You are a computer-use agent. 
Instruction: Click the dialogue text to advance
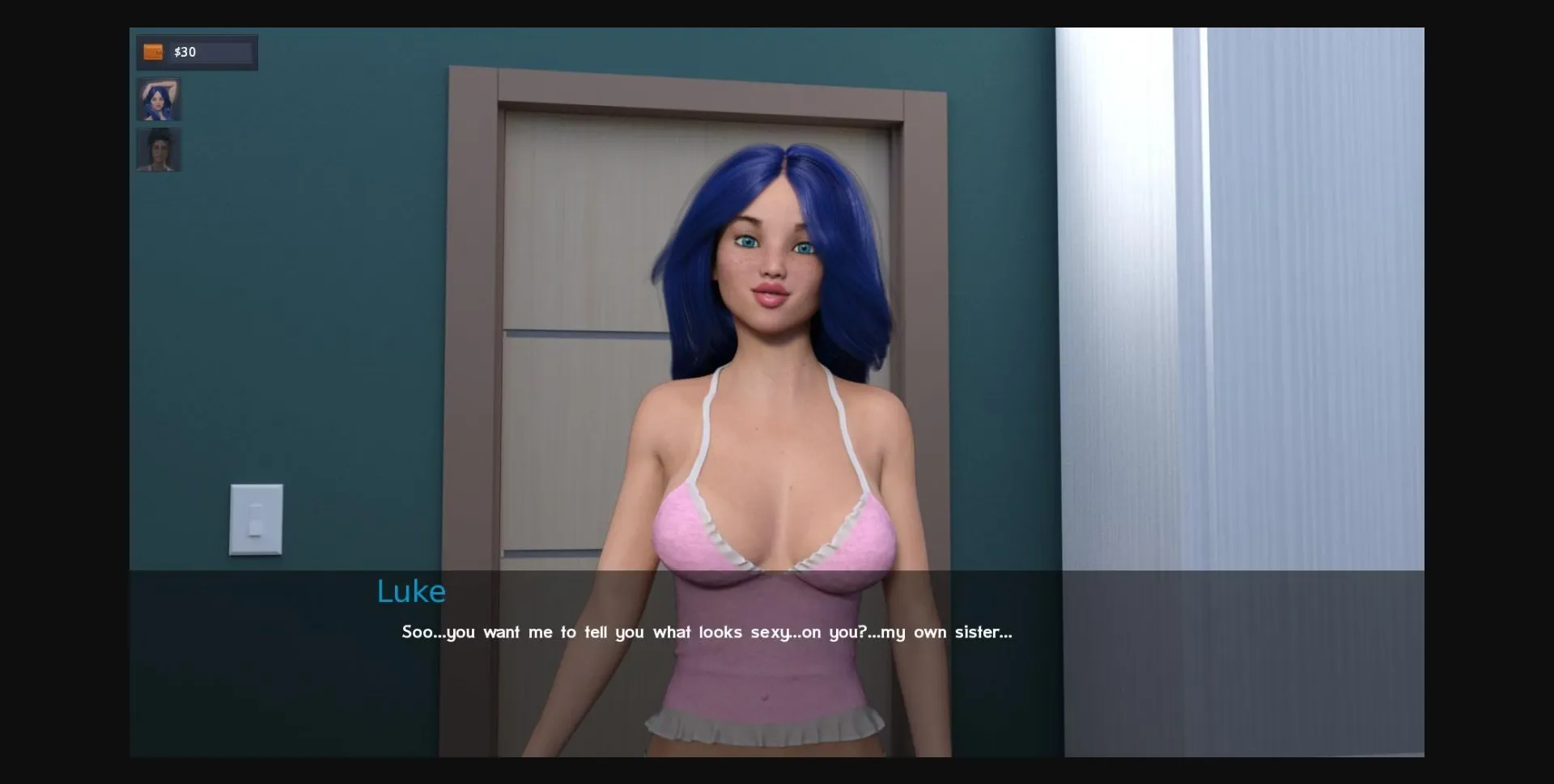point(707,633)
